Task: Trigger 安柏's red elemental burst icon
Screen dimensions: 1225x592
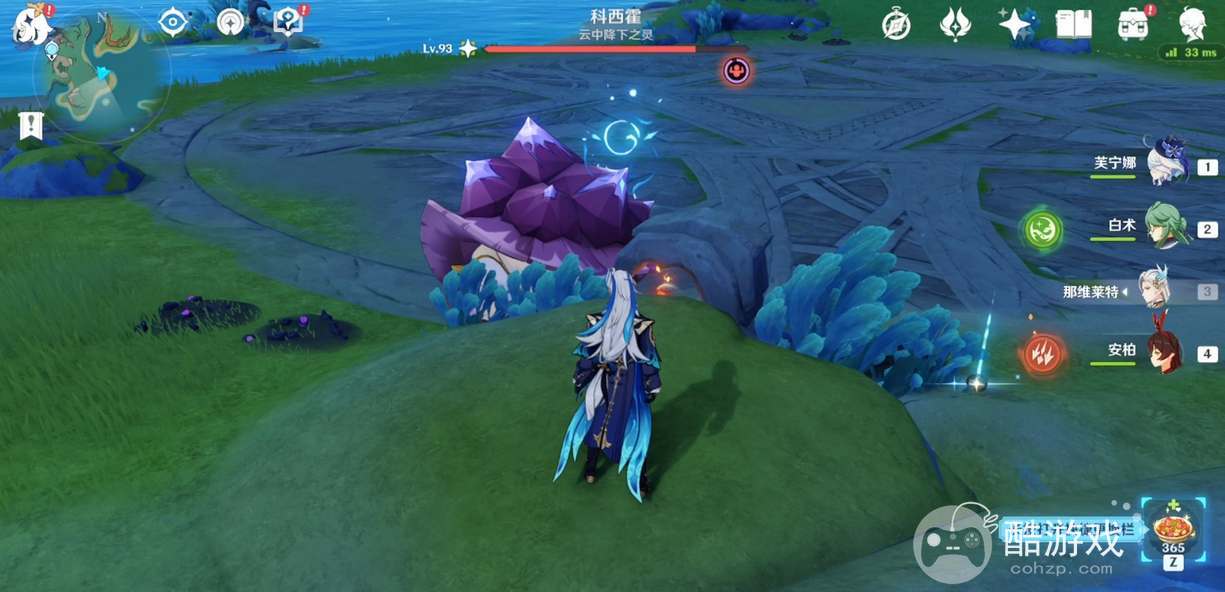Action: point(1041,354)
